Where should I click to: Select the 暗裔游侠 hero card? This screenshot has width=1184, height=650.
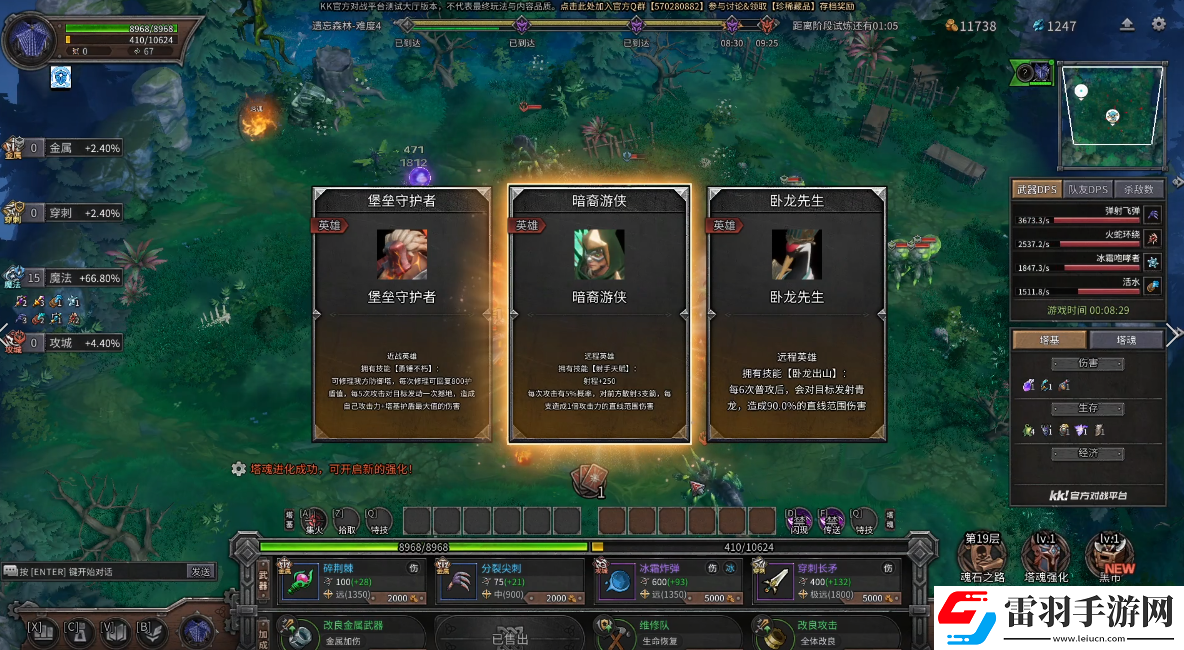coord(599,312)
